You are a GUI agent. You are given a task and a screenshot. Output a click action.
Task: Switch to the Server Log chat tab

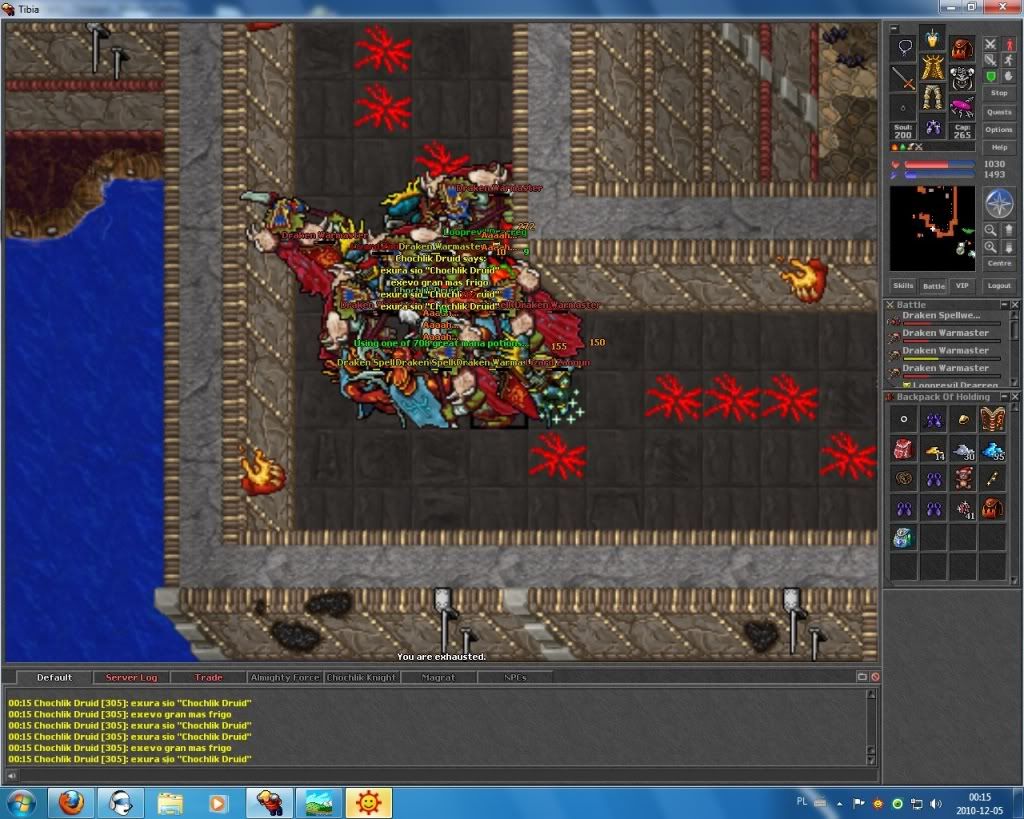pyautogui.click(x=131, y=678)
